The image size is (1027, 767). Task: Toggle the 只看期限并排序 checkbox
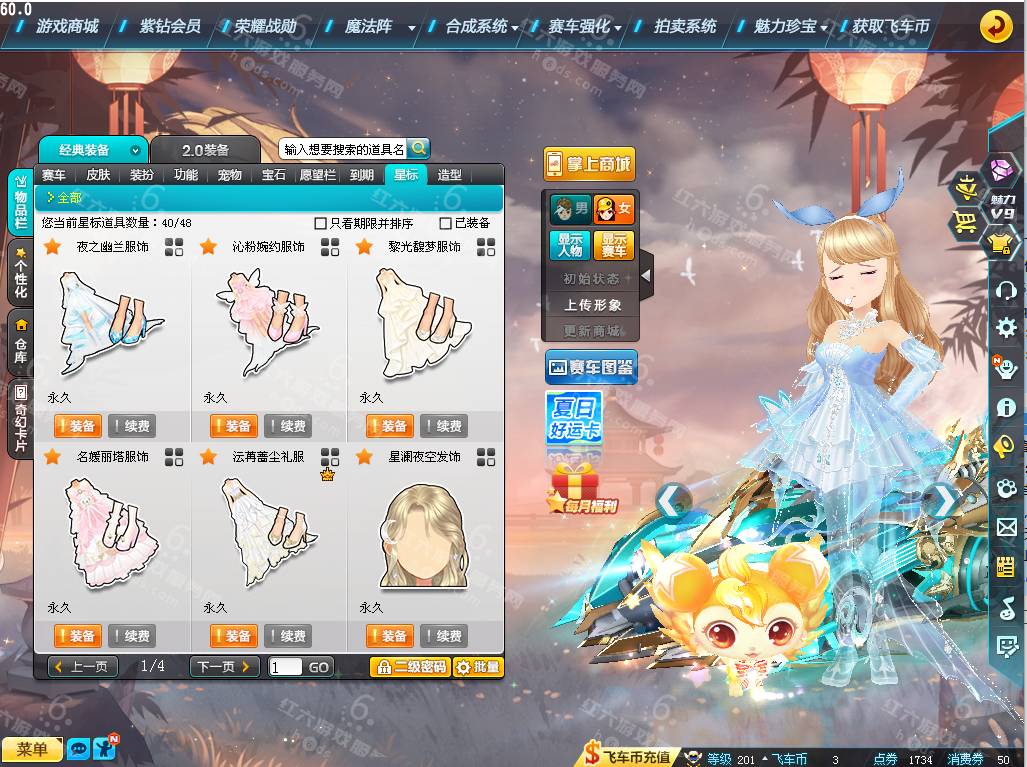(321, 224)
